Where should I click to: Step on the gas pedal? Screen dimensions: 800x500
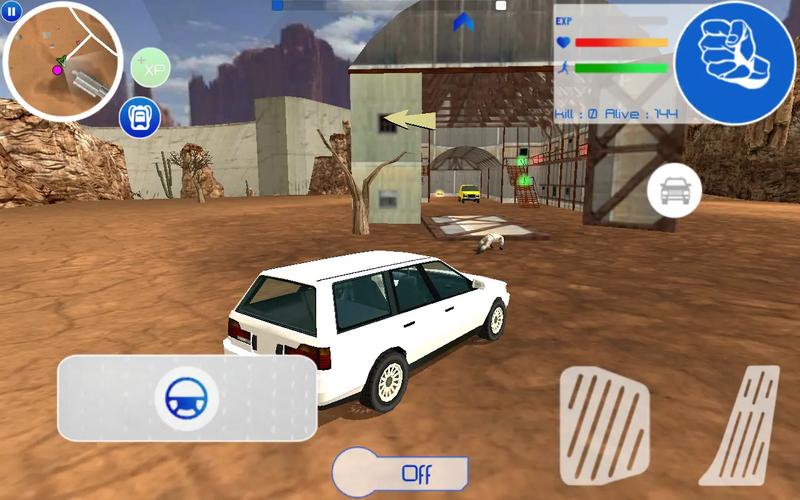click(744, 424)
